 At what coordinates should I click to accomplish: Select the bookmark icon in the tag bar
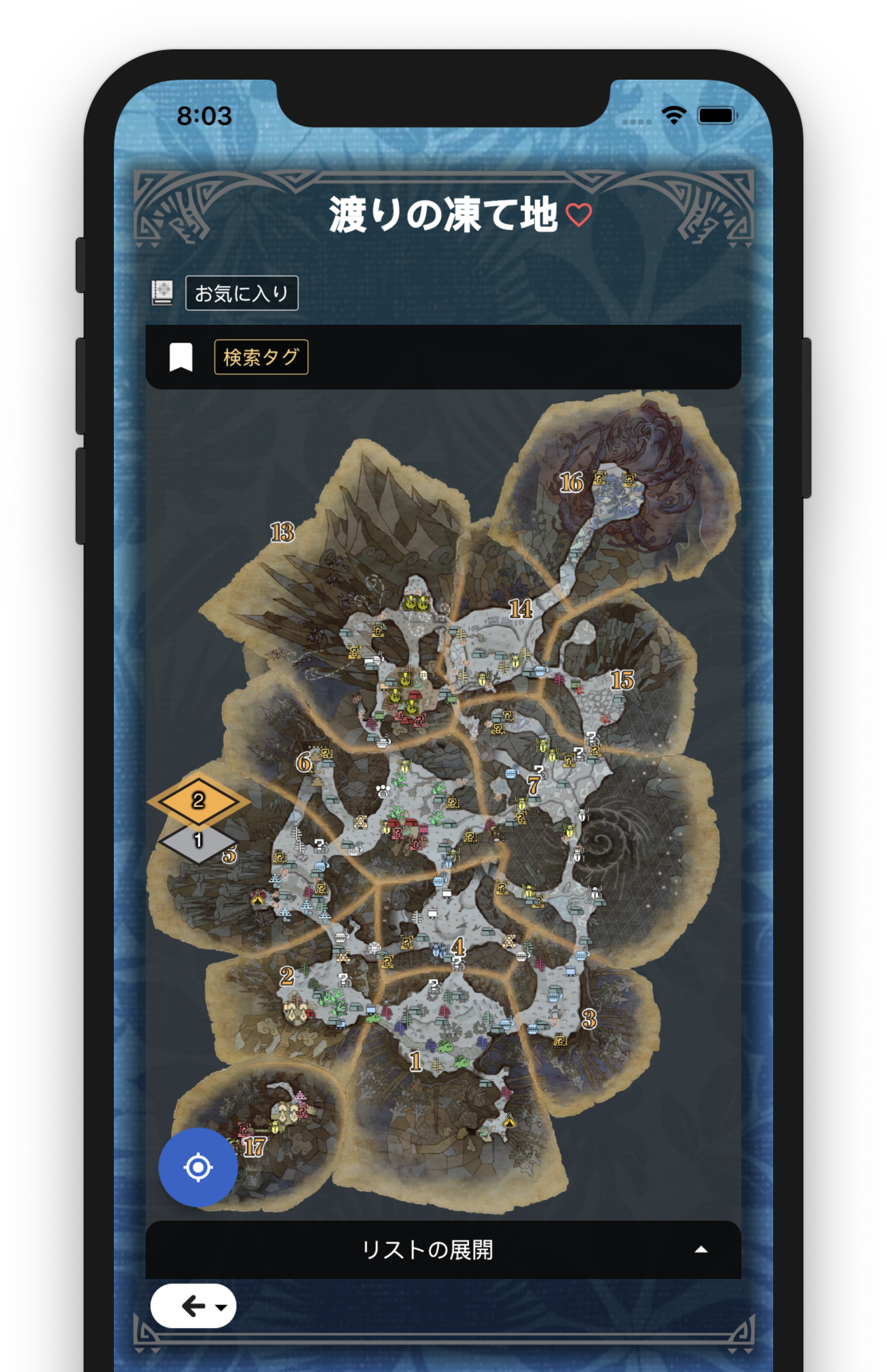pos(182,358)
